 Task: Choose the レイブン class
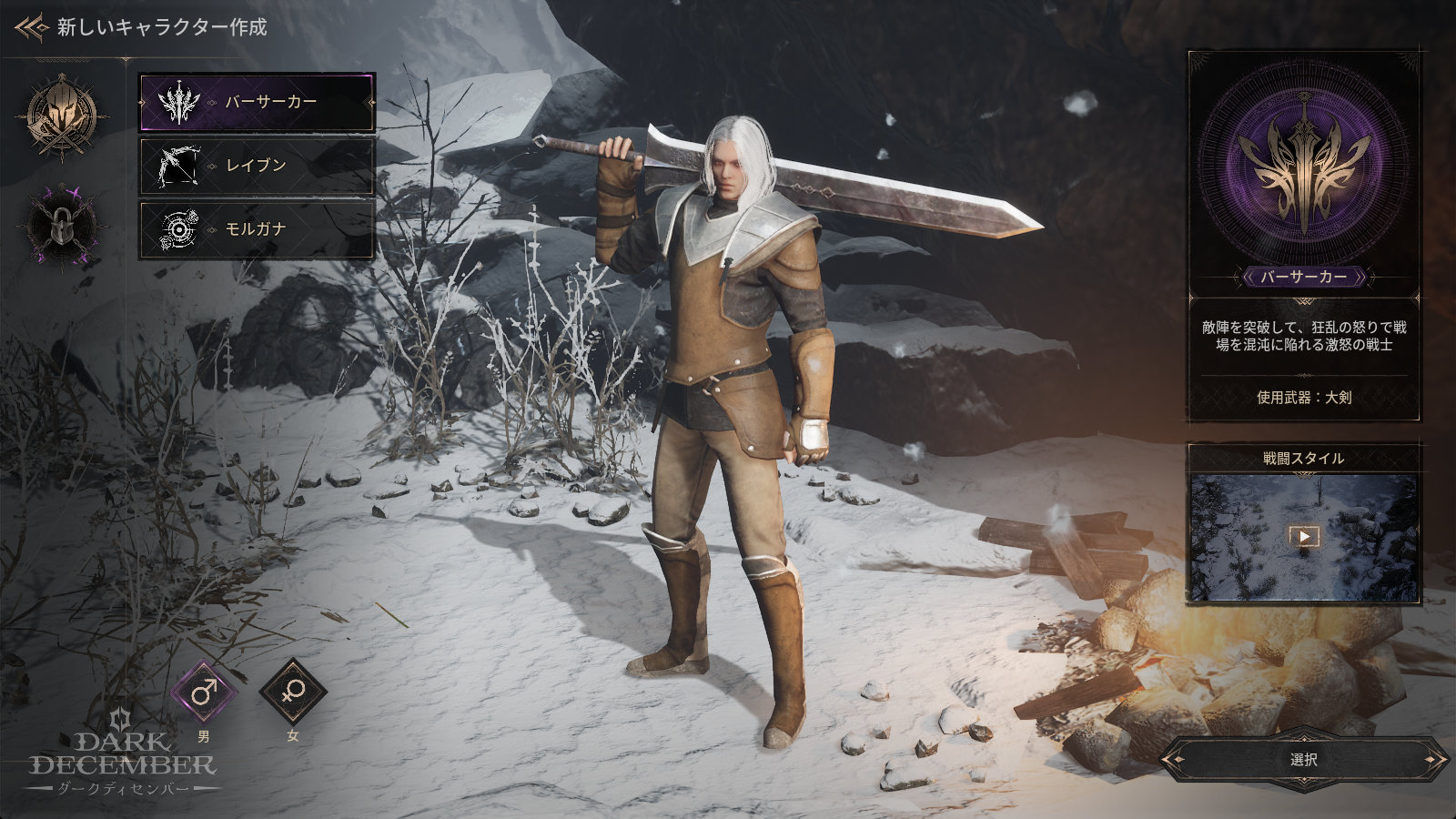(256, 166)
